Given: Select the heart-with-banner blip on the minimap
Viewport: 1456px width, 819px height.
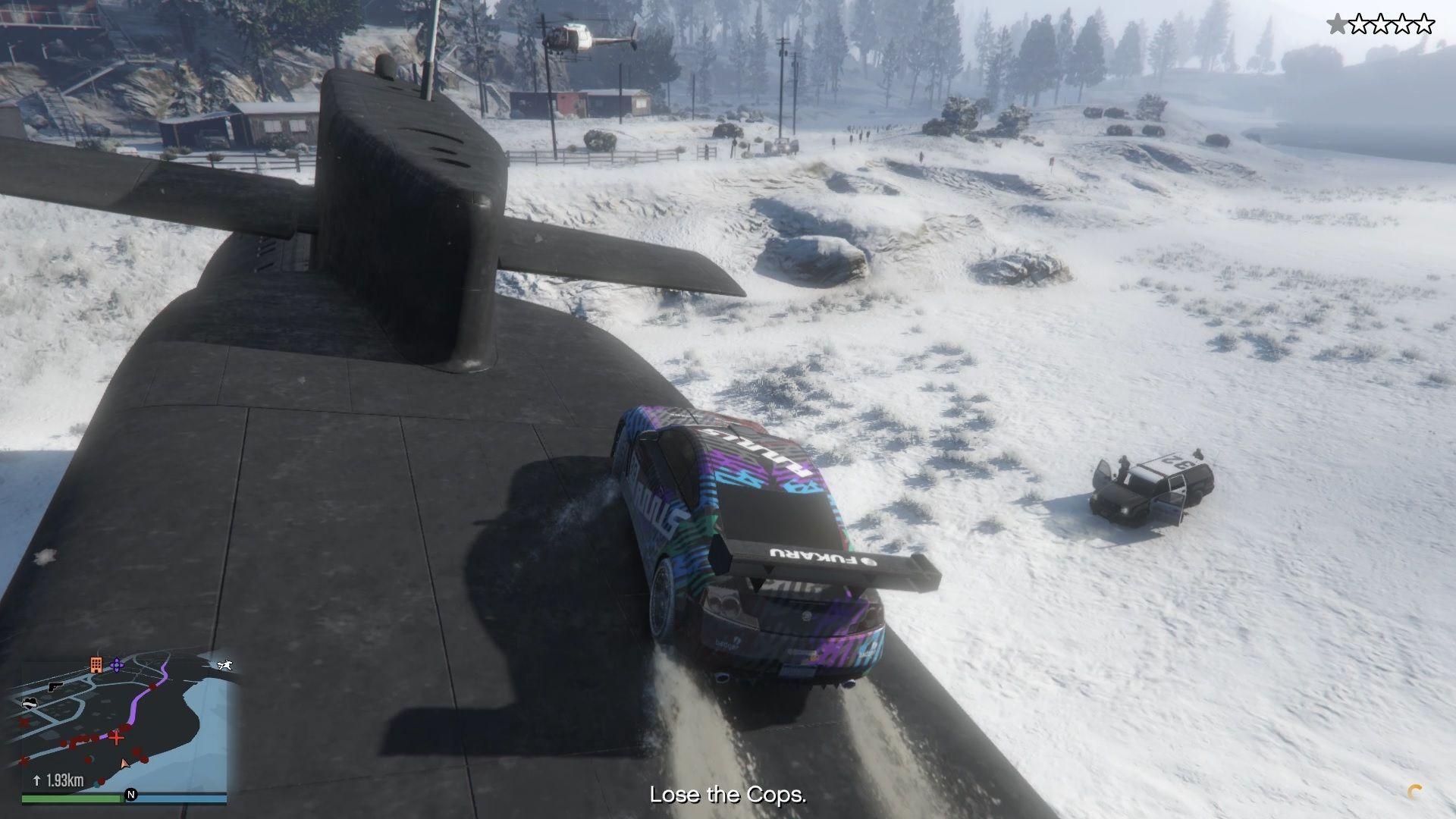Looking at the screenshot, I should point(30,702).
